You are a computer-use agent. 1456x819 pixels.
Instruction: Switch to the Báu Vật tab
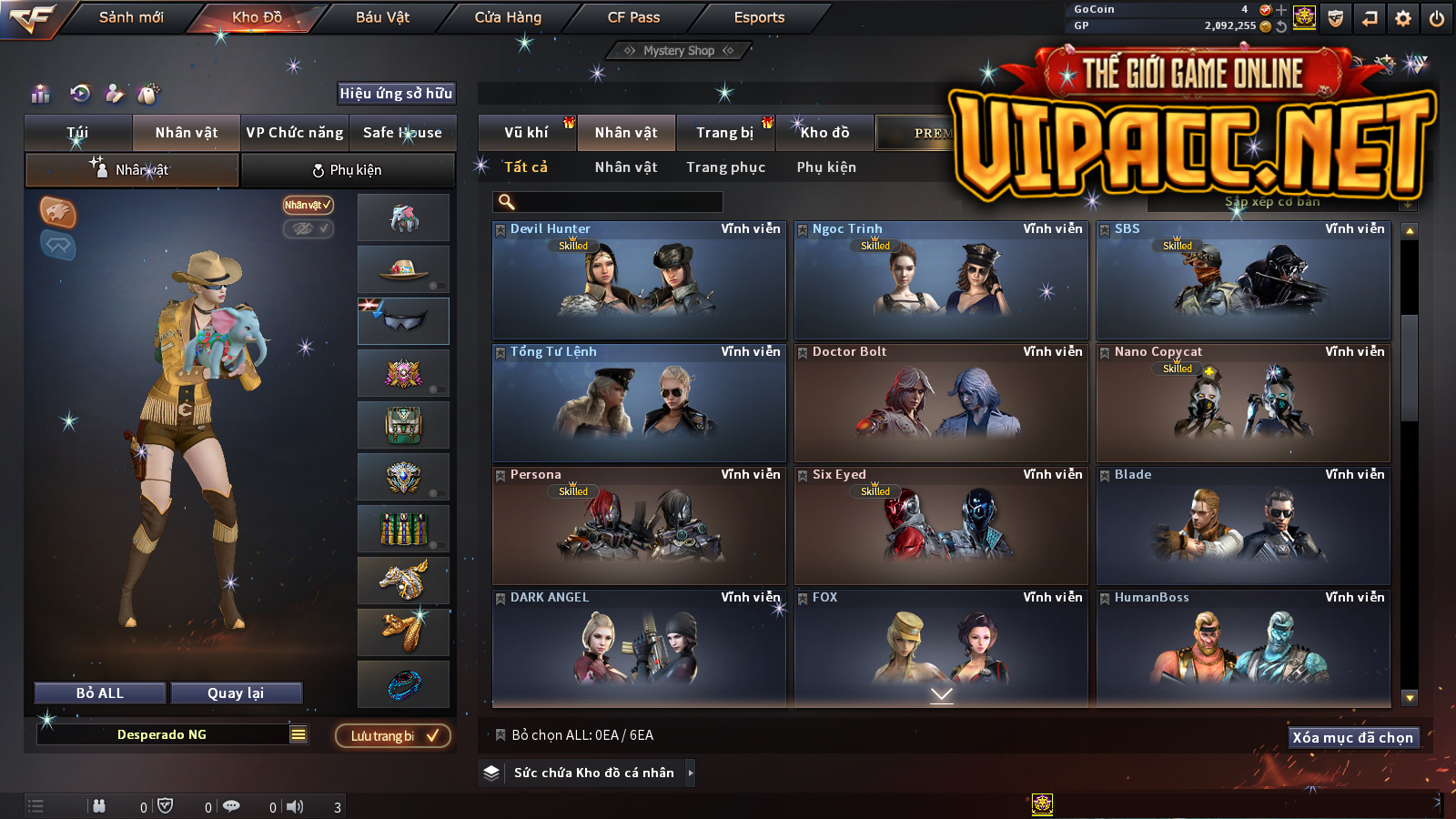click(382, 17)
